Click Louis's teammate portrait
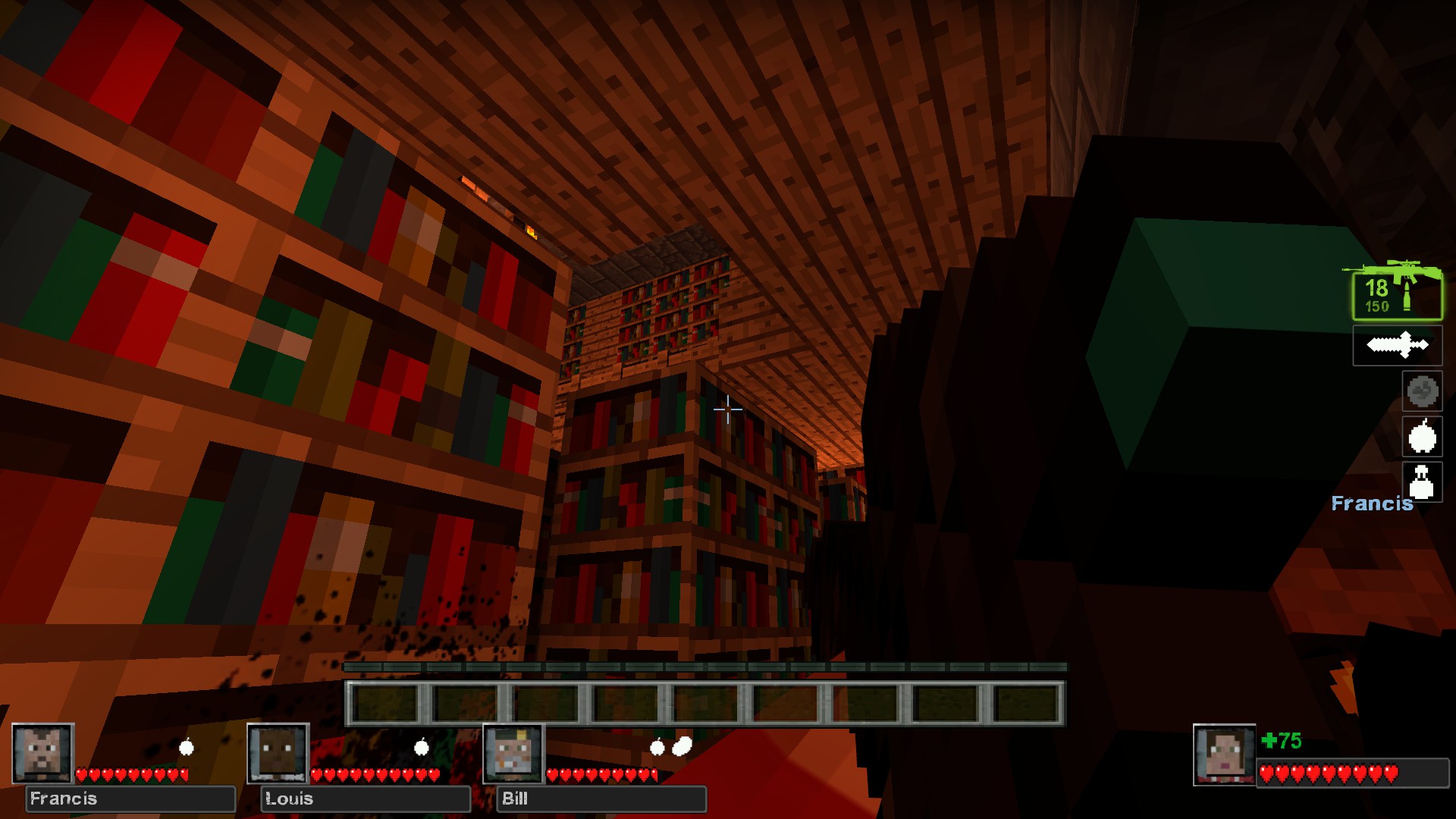Screen dimensions: 1456x819 click(278, 753)
